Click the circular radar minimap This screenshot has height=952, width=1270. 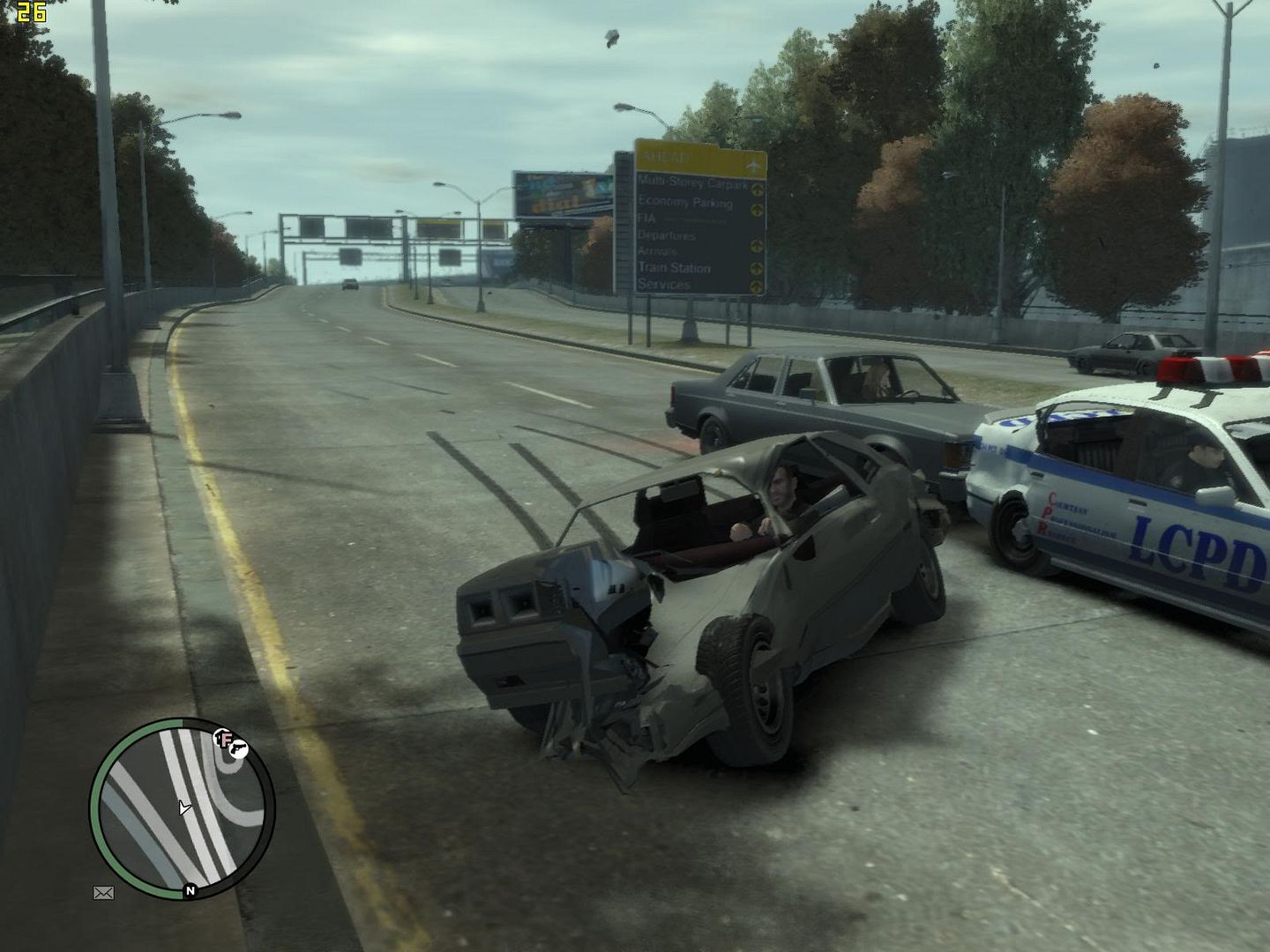click(x=182, y=807)
